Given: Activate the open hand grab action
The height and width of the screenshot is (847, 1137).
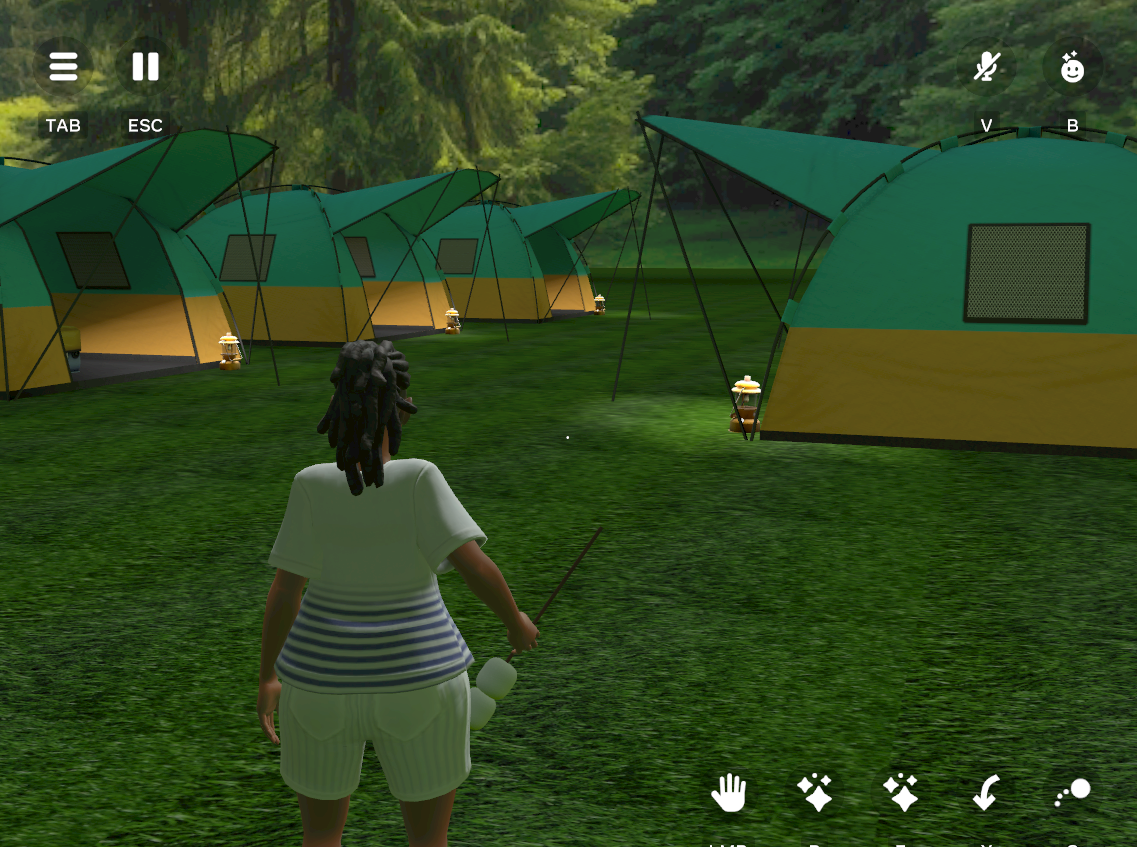Looking at the screenshot, I should (x=729, y=794).
